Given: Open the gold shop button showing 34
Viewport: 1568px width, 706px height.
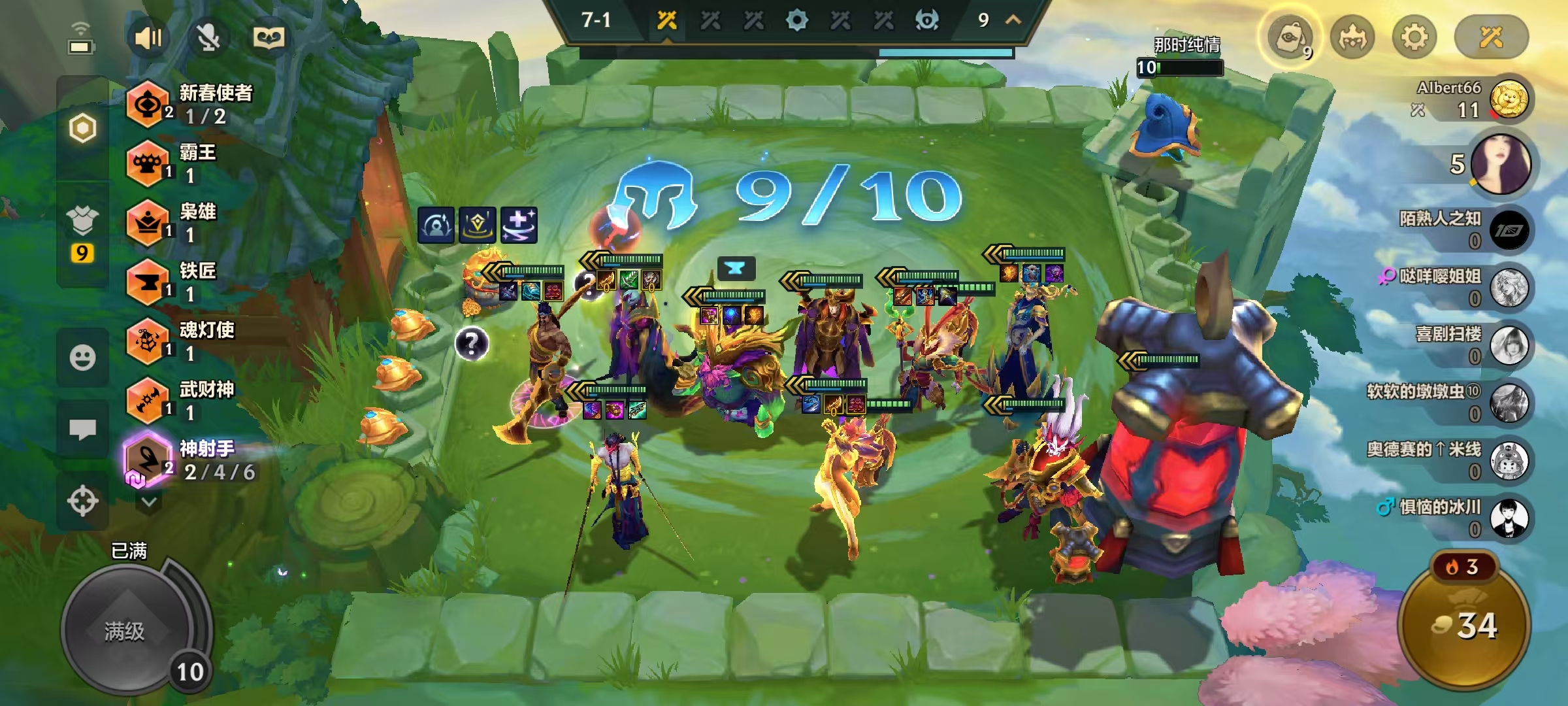Looking at the screenshot, I should pyautogui.click(x=1464, y=626).
